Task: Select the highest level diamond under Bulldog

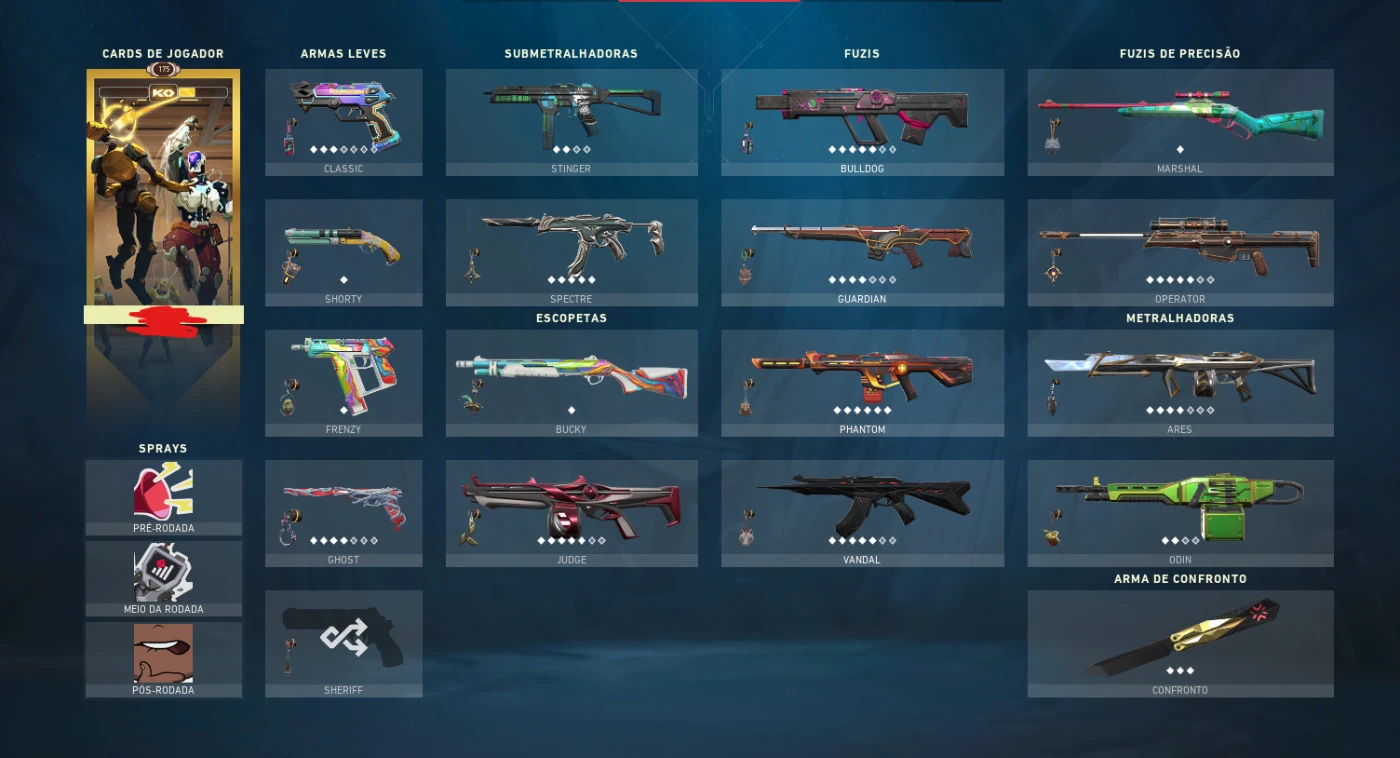Action: (x=893, y=149)
